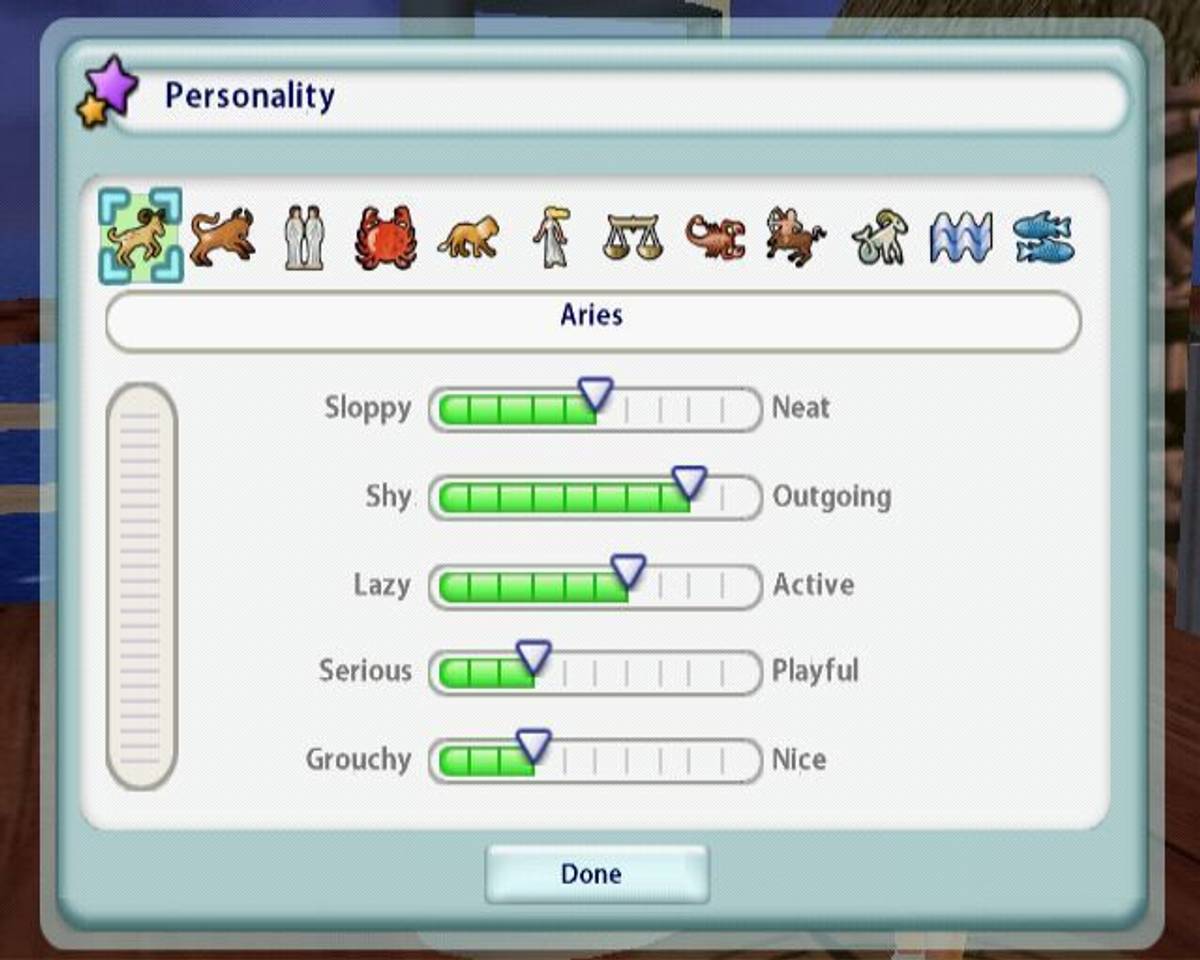
Task: Set the Lazy to Active slider
Action: pos(595,585)
